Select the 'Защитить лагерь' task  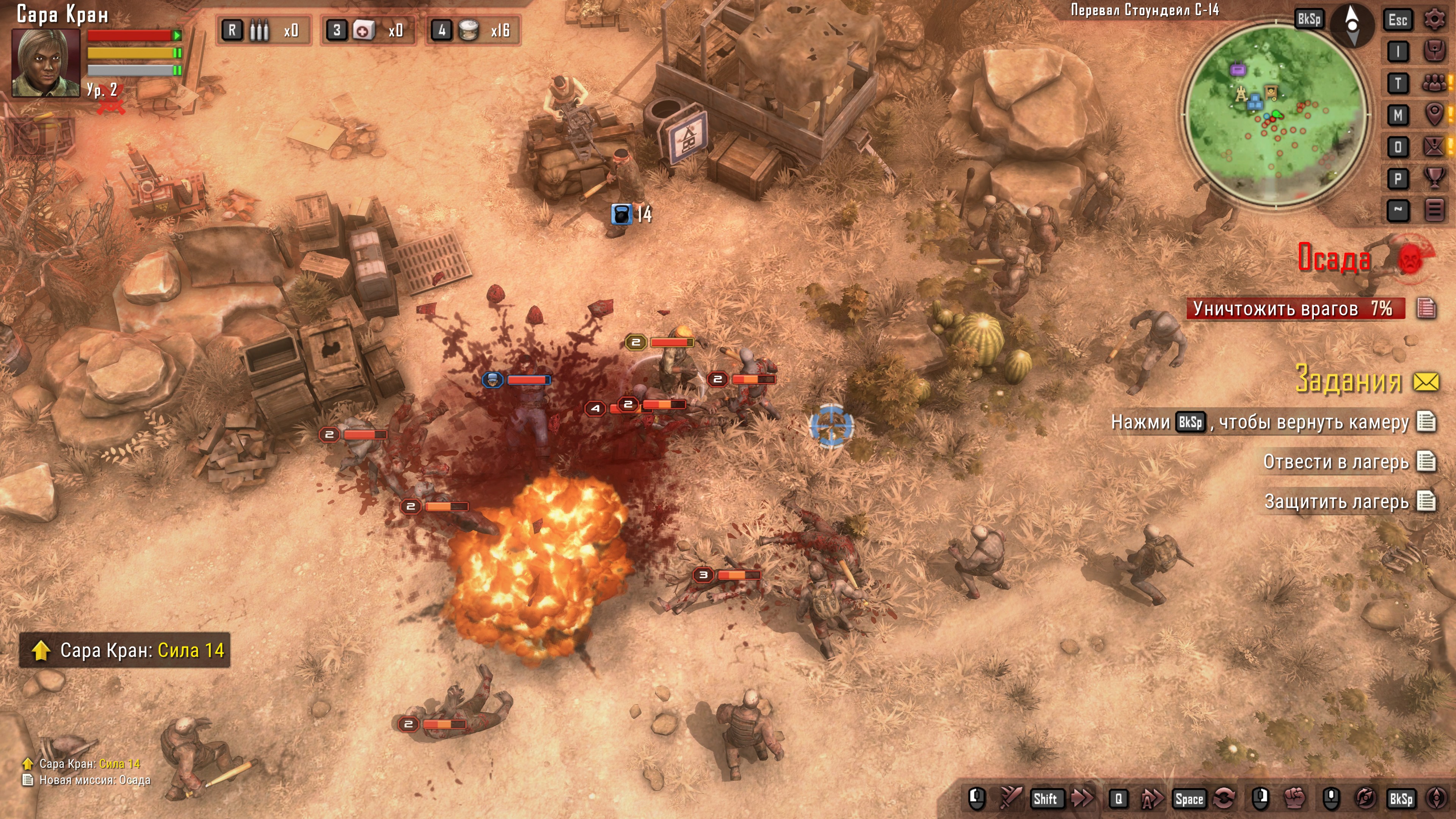[x=1336, y=501]
